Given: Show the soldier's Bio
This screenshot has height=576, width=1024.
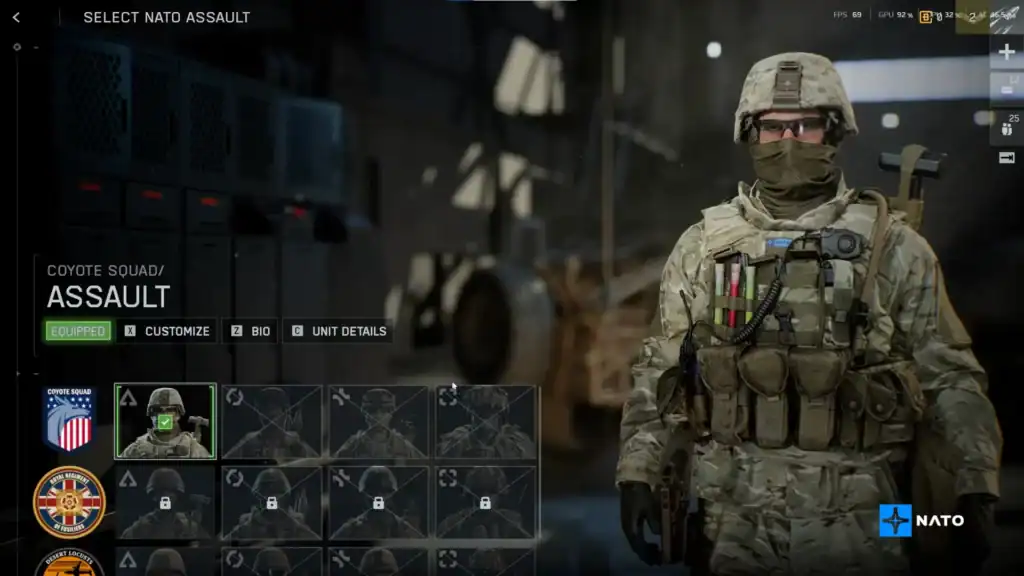Looking at the screenshot, I should coord(250,331).
